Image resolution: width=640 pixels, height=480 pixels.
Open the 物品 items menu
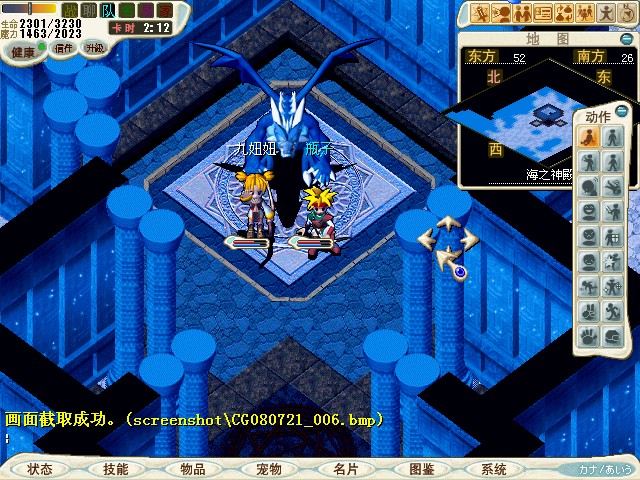click(192, 468)
